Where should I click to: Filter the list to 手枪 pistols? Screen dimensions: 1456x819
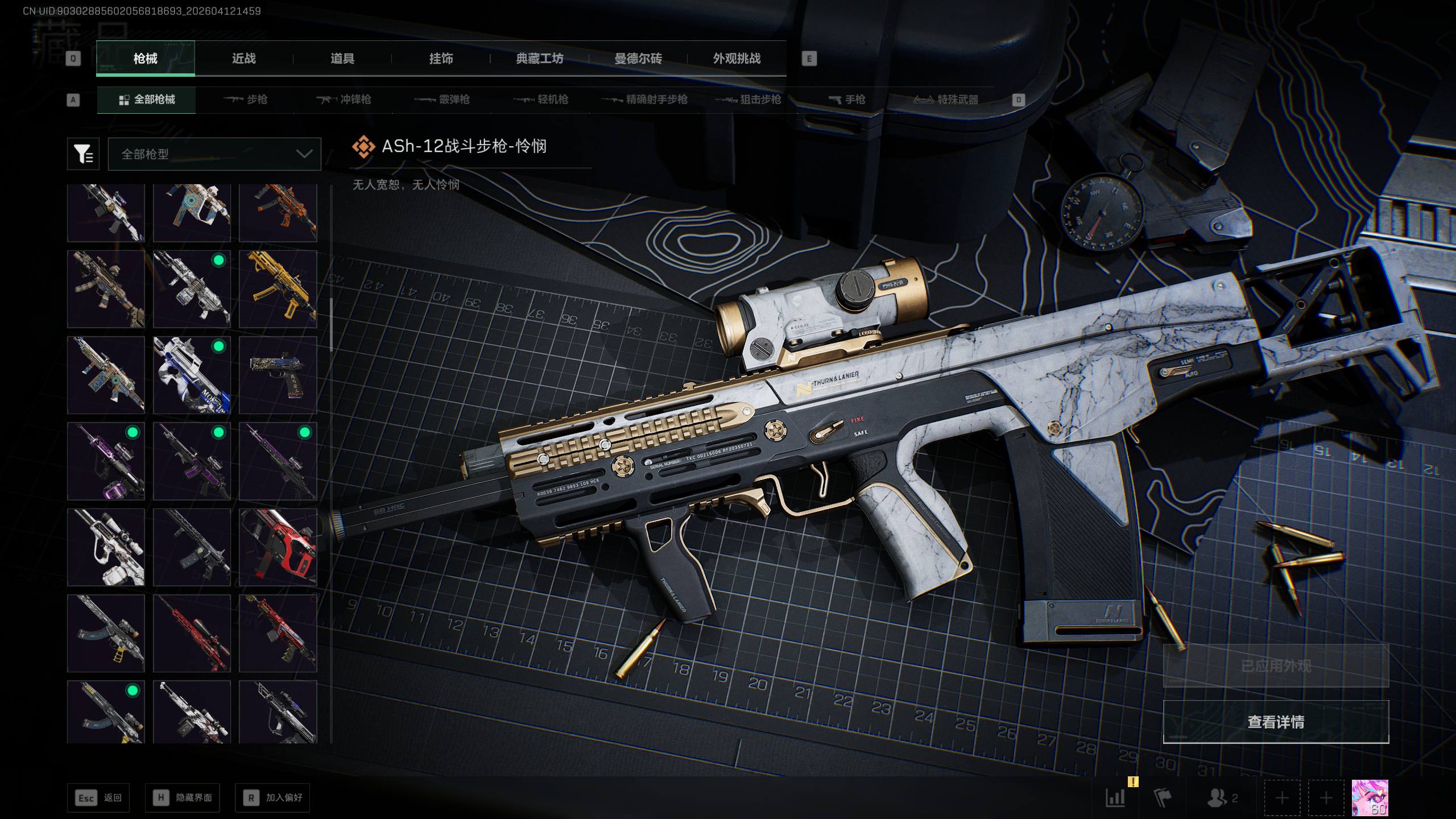(x=847, y=100)
